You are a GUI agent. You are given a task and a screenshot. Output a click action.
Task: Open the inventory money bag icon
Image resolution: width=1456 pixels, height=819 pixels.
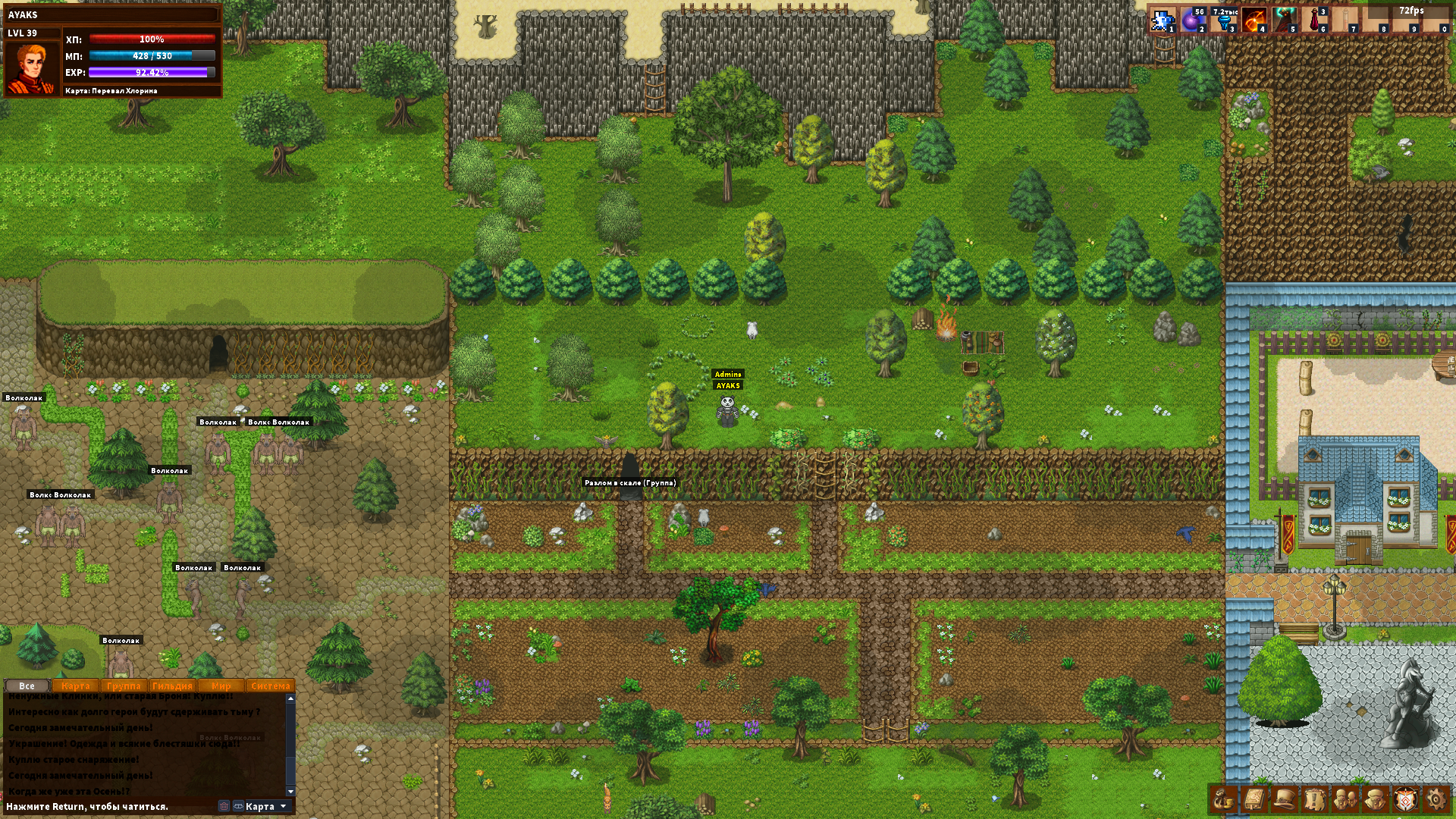(x=1223, y=799)
